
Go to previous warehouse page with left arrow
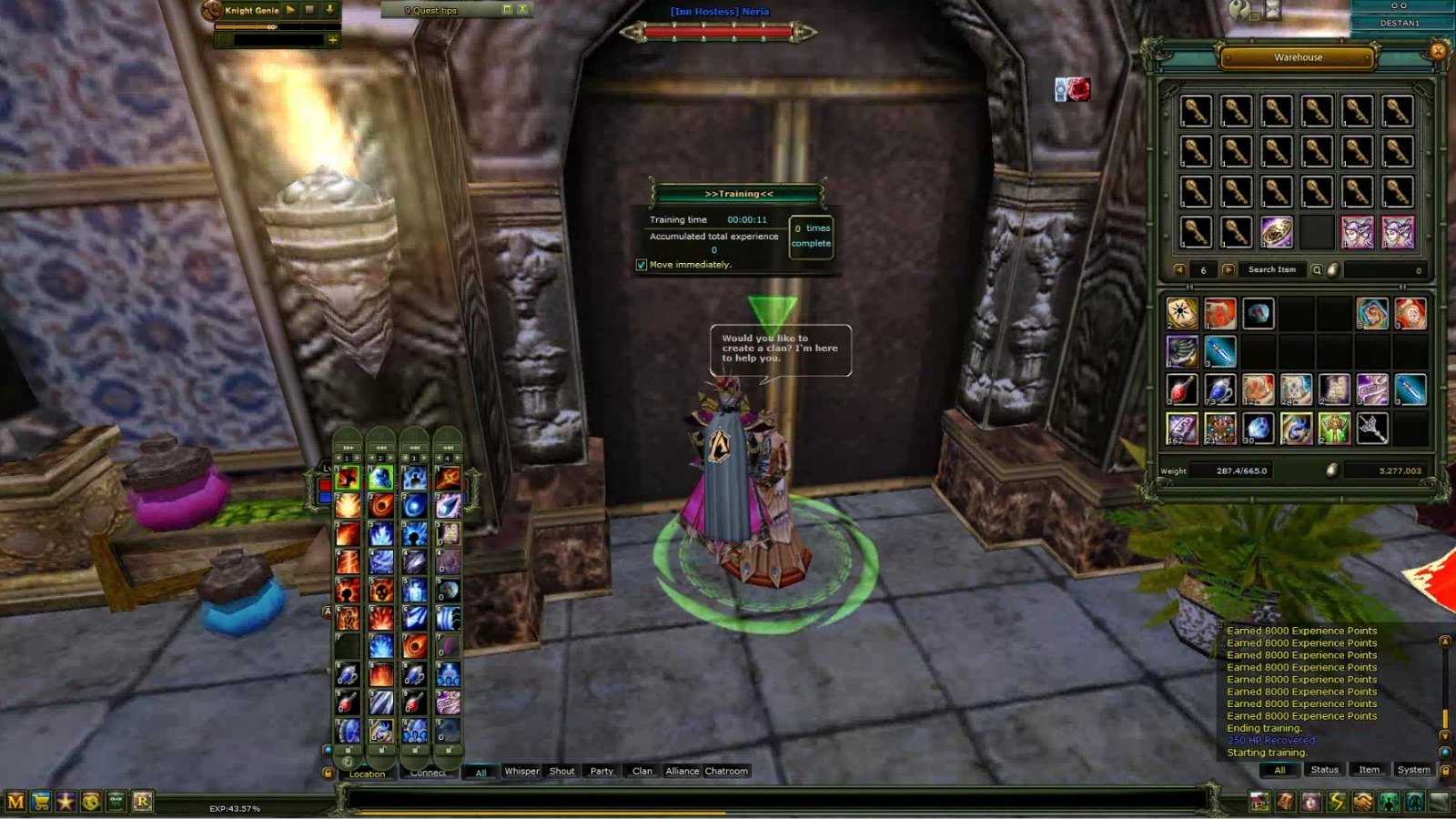1180,269
